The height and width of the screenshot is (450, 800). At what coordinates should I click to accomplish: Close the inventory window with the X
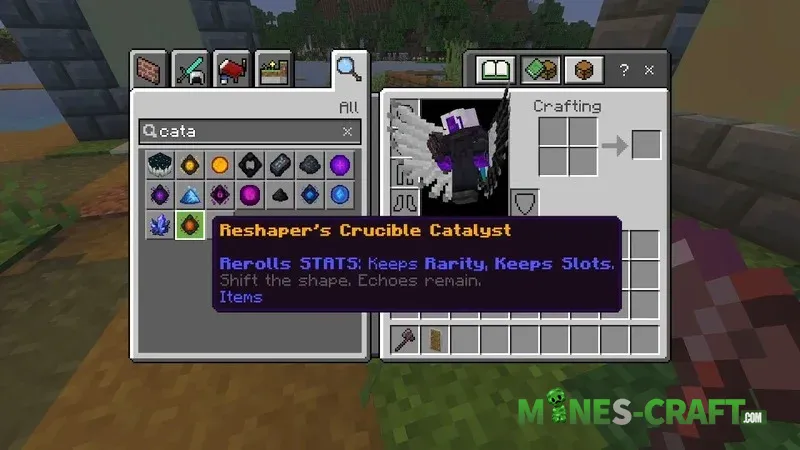[x=650, y=69]
